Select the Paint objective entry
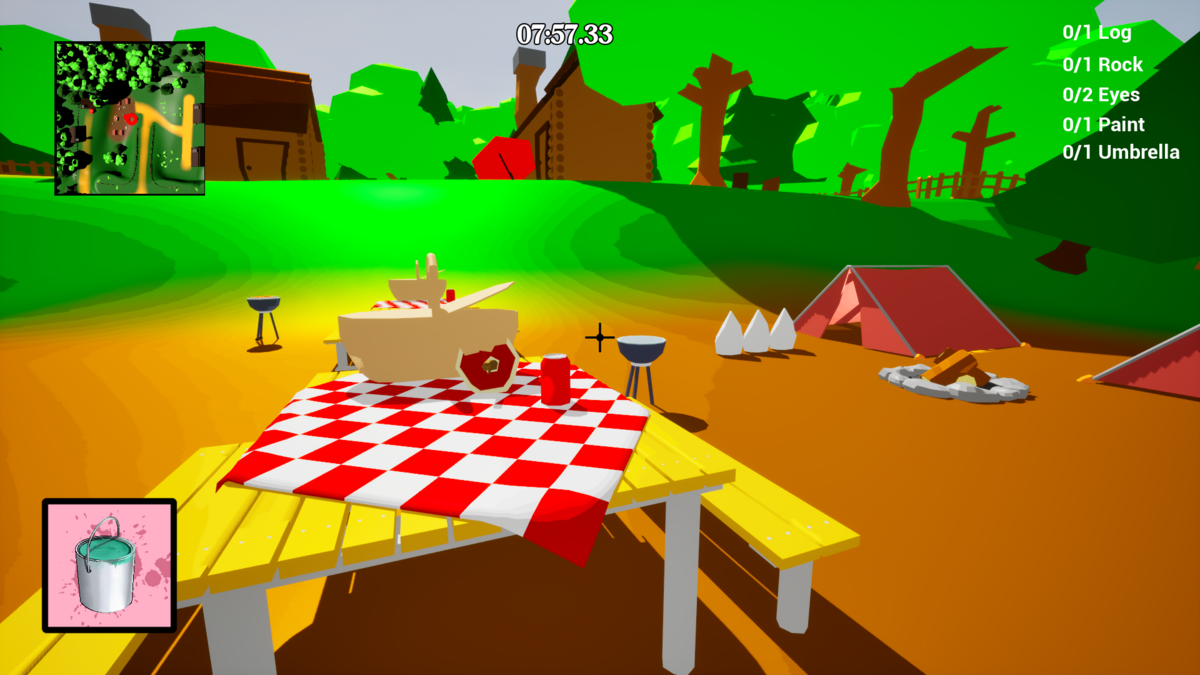 click(x=1104, y=125)
